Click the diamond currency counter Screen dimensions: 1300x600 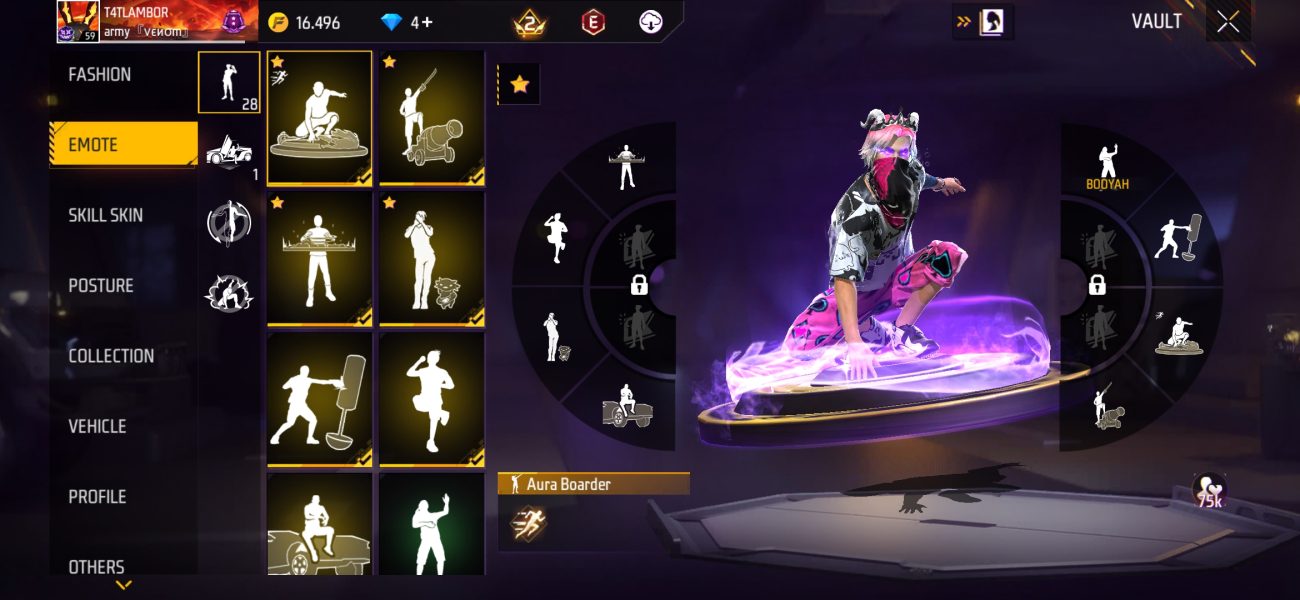[x=407, y=23]
